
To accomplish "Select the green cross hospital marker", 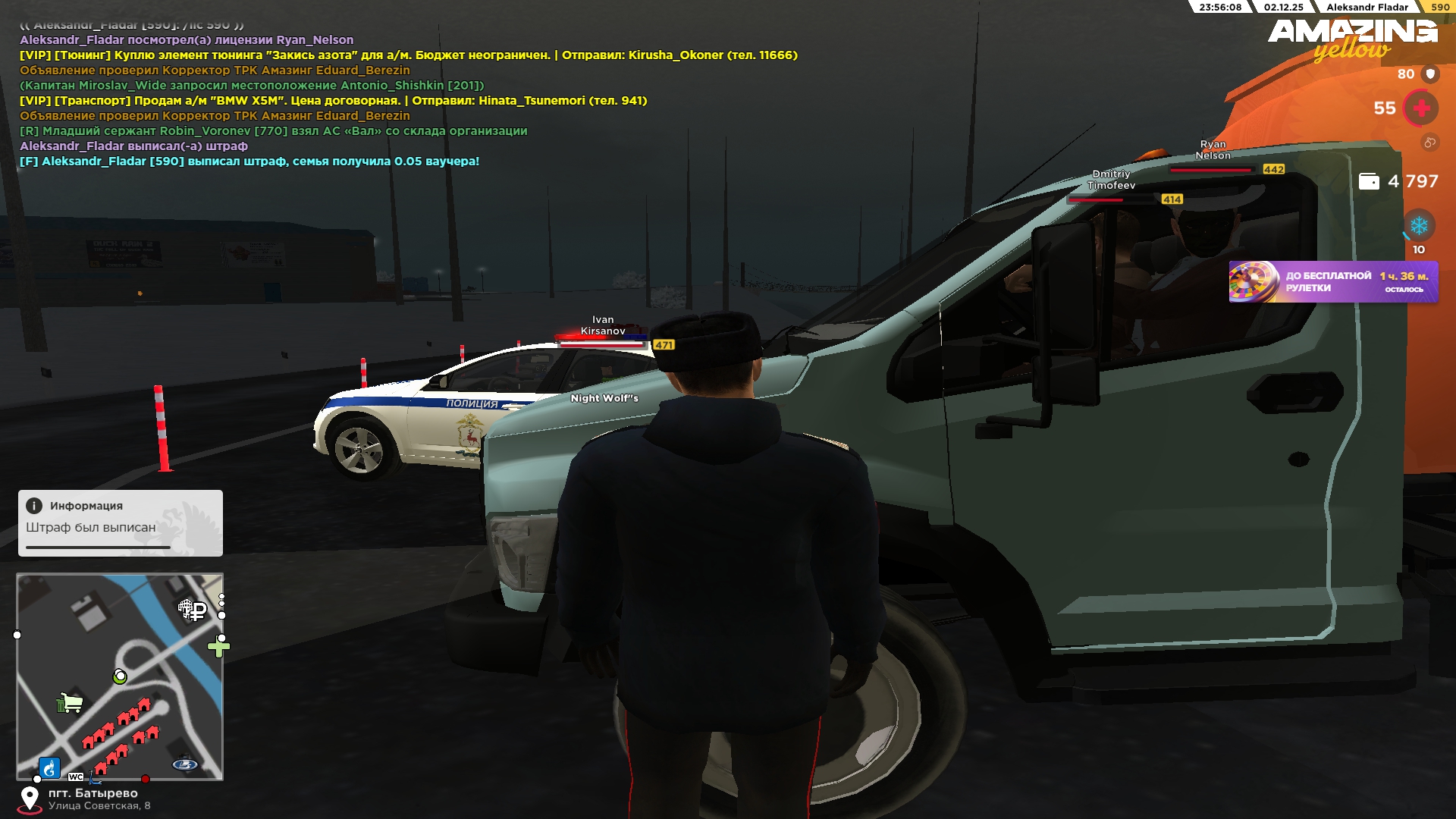I will pos(218,647).
